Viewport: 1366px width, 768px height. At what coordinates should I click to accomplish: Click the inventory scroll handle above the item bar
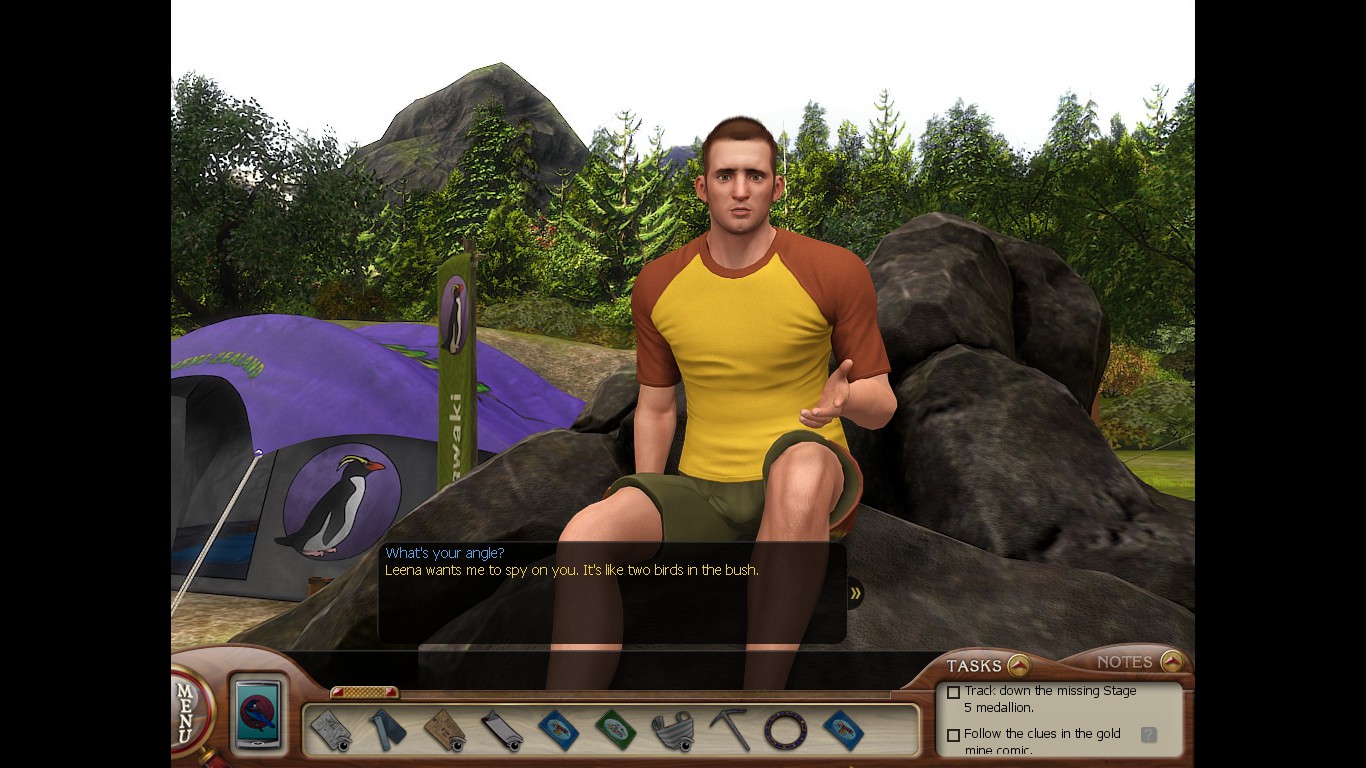(x=364, y=692)
